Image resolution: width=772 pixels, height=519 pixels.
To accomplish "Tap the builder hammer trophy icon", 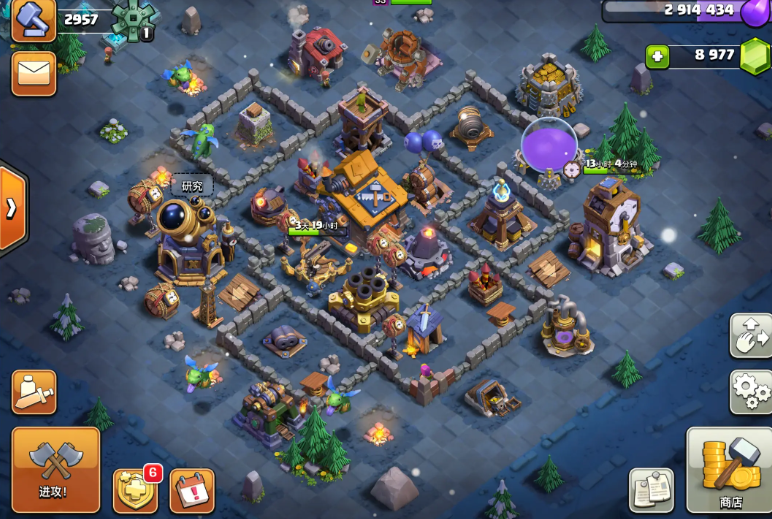I will tap(33, 19).
